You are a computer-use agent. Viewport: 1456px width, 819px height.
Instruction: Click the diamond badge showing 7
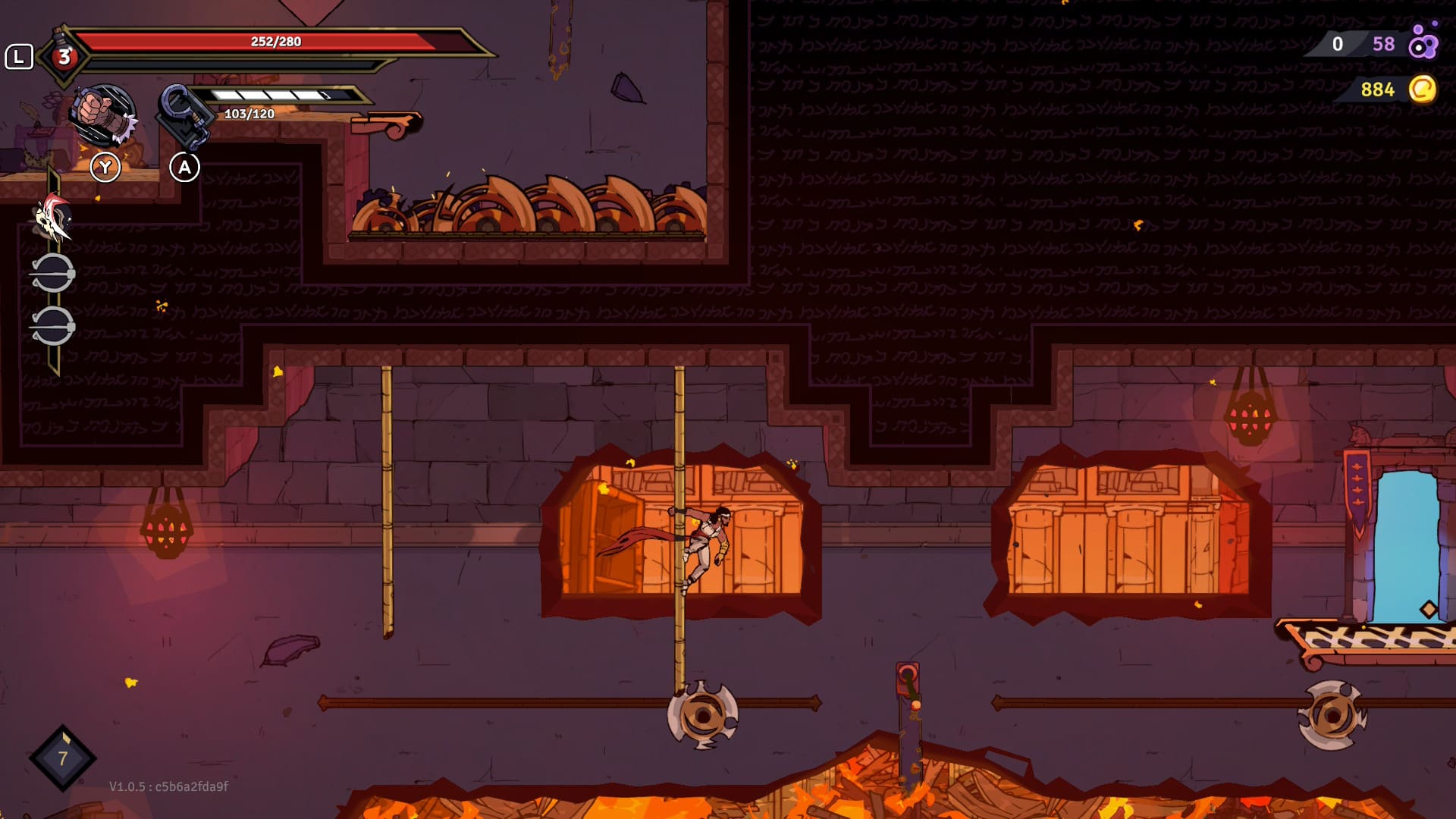tap(63, 758)
